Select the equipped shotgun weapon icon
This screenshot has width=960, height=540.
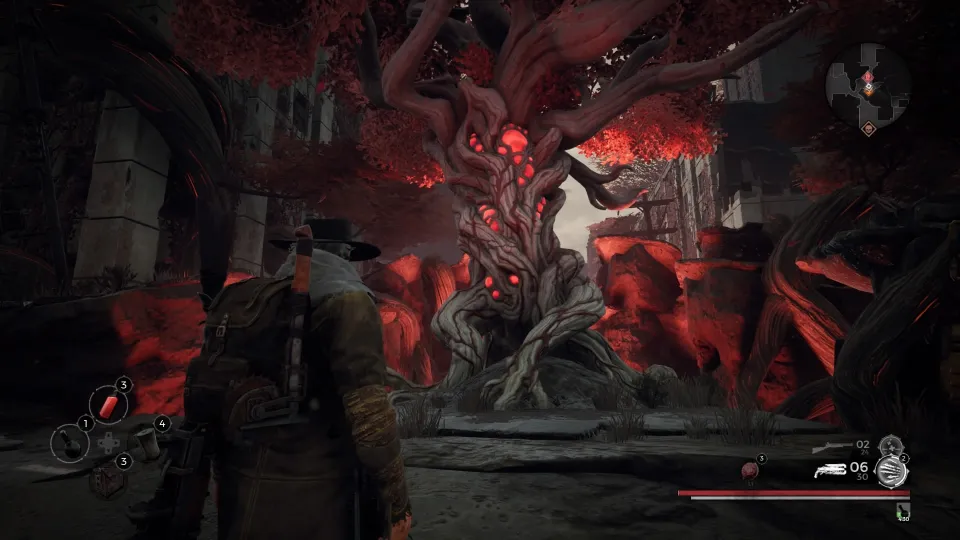(828, 470)
